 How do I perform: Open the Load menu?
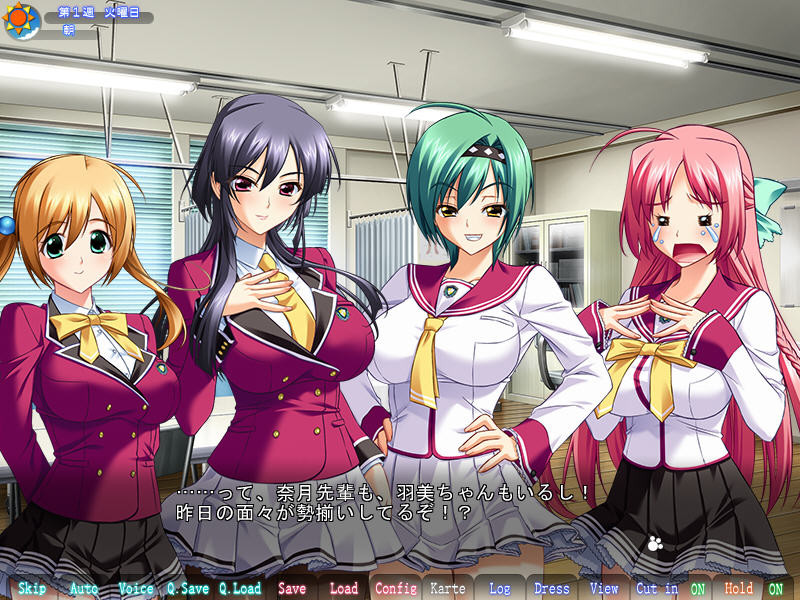(344, 588)
